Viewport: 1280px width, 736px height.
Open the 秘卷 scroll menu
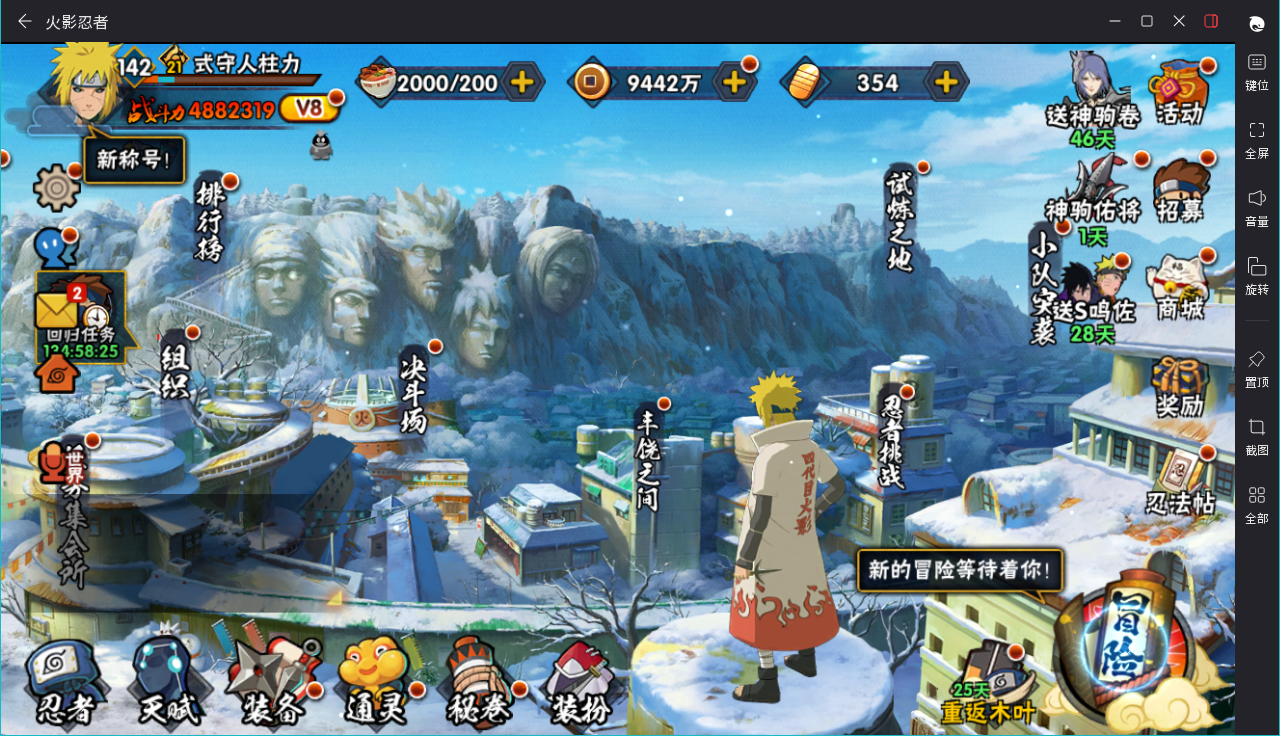479,682
